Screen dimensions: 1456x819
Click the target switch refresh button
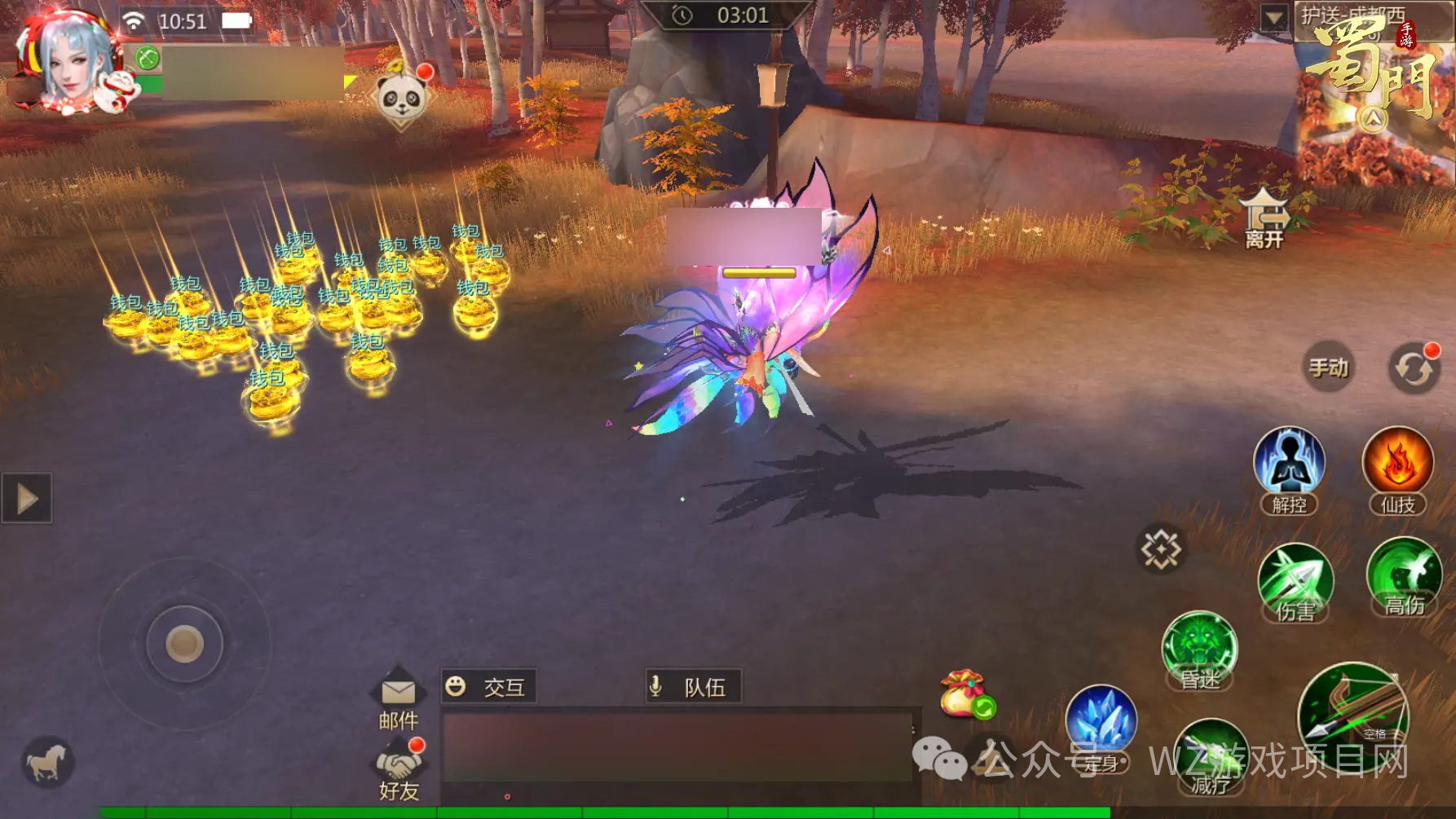tap(1413, 369)
